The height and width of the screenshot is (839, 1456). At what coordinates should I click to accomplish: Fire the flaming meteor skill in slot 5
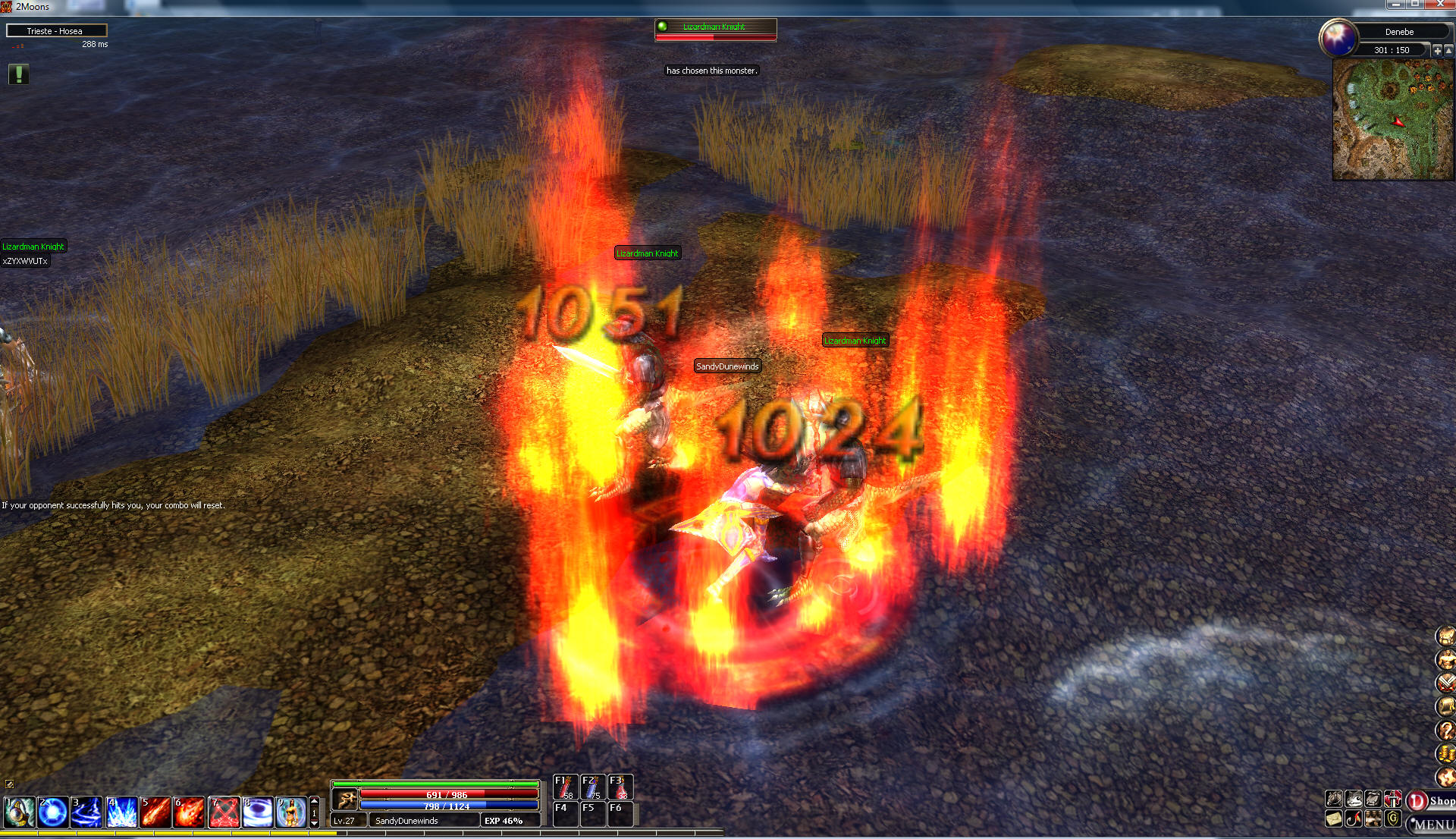click(x=155, y=812)
